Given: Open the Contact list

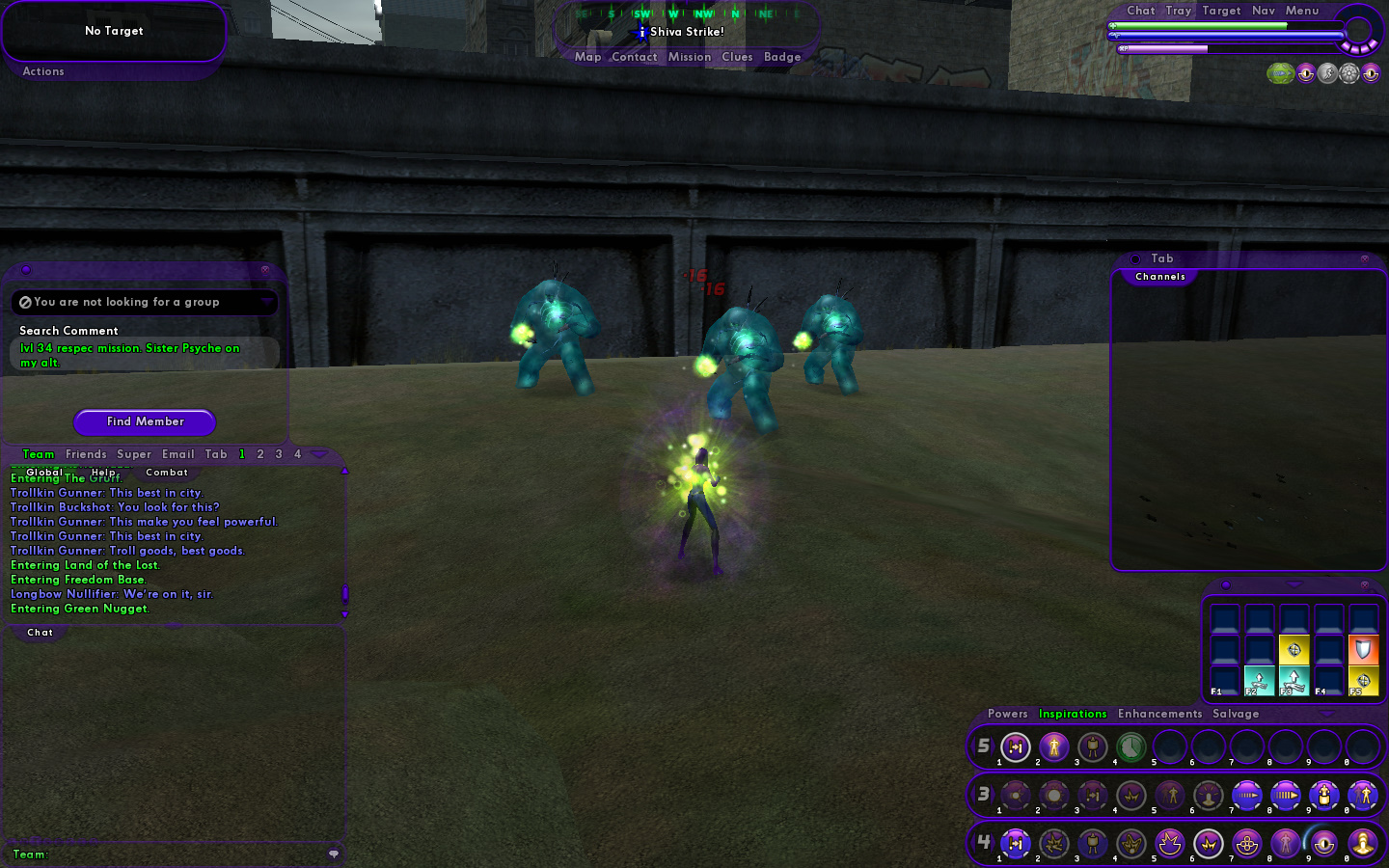Looking at the screenshot, I should pos(634,57).
